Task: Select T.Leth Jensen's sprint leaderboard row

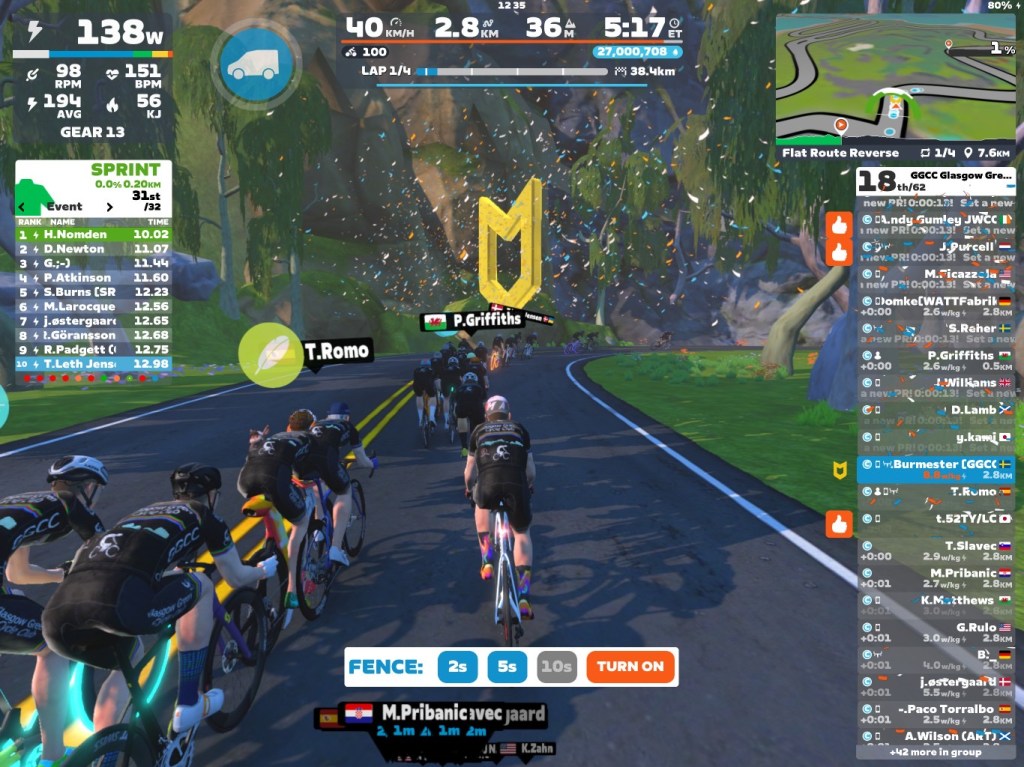Action: (x=93, y=364)
